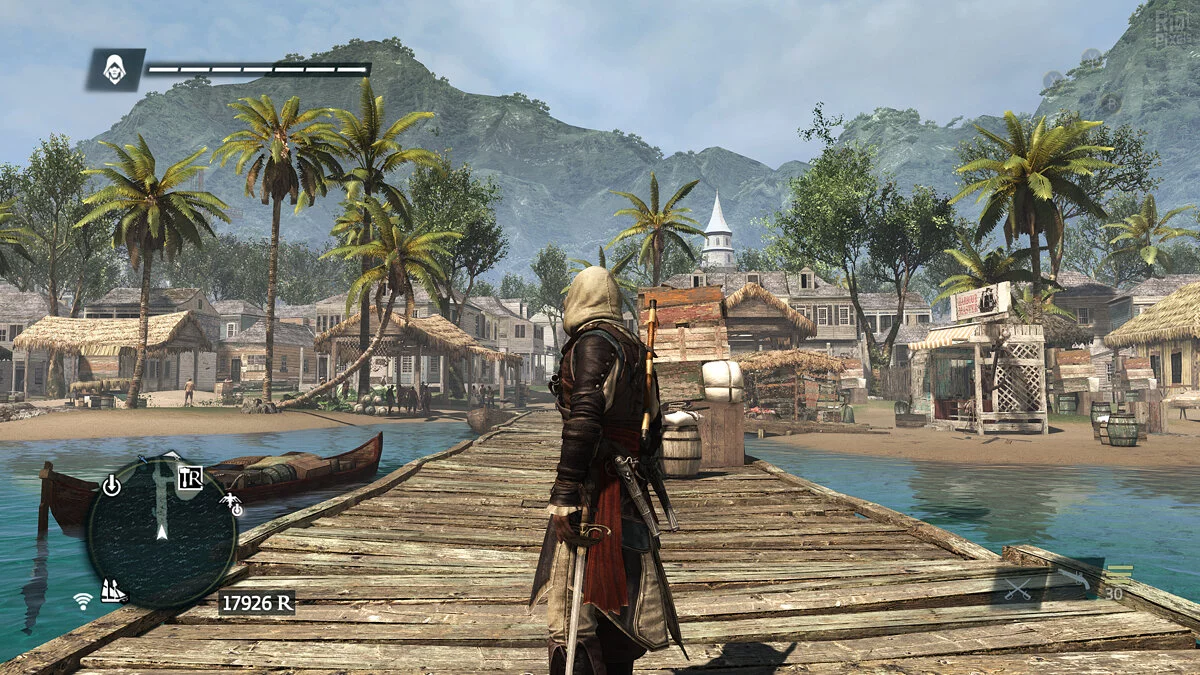Select the eagle viewpoint marker by the minimap
Viewport: 1200px width, 675px height.
coord(231,498)
